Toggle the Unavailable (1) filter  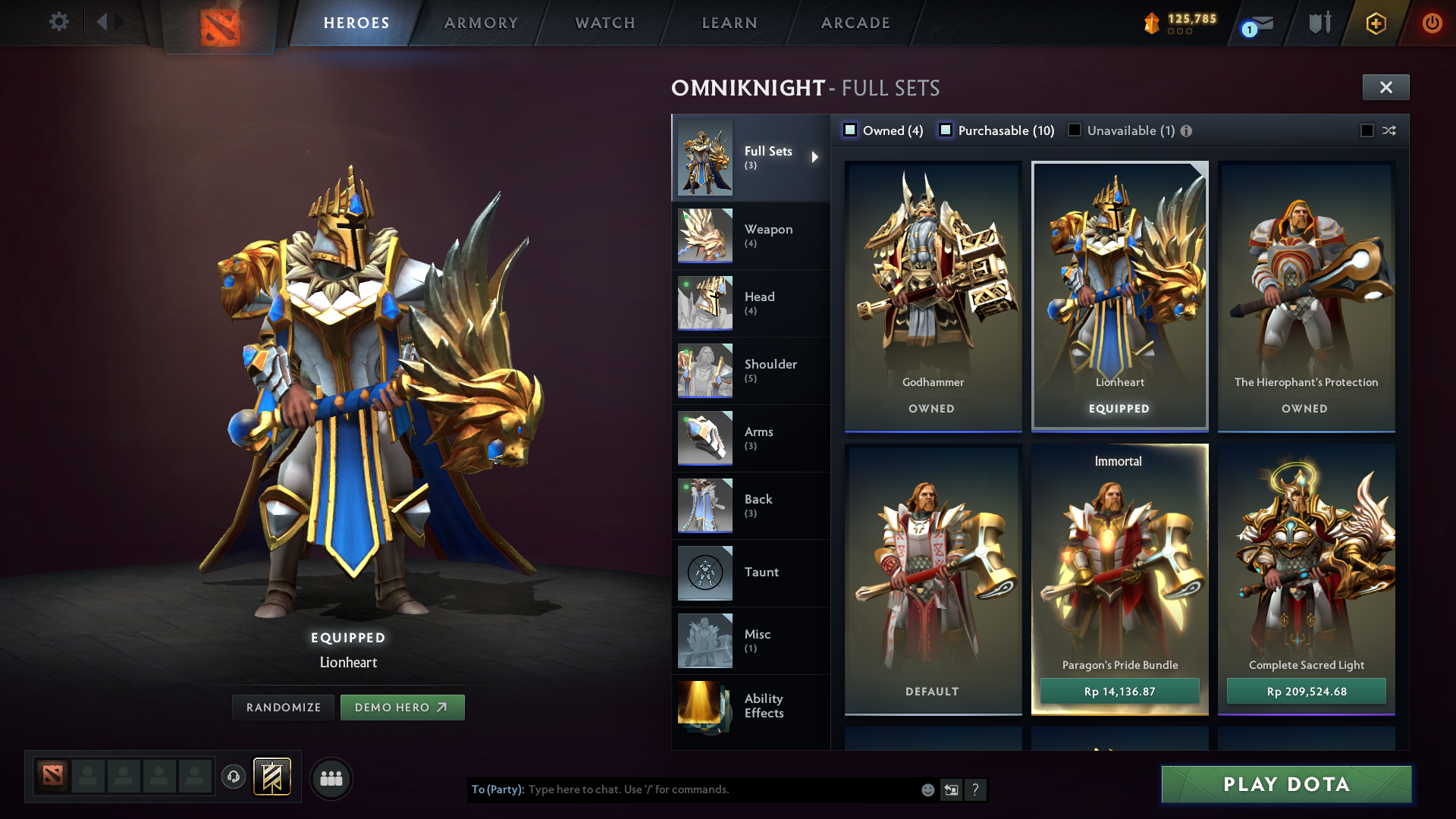tap(1075, 130)
